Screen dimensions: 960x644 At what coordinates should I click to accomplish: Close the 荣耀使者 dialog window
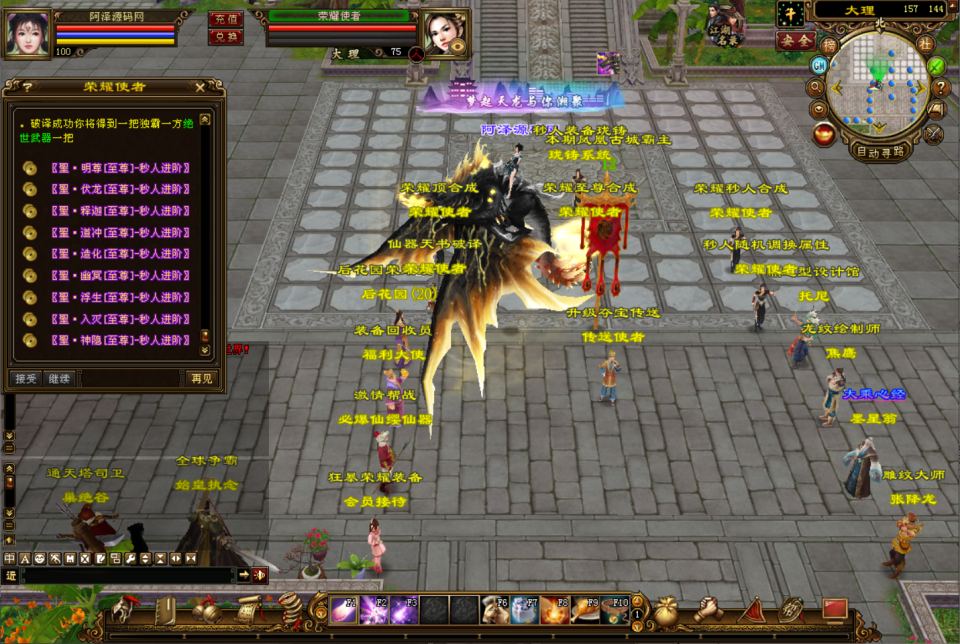(x=200, y=87)
